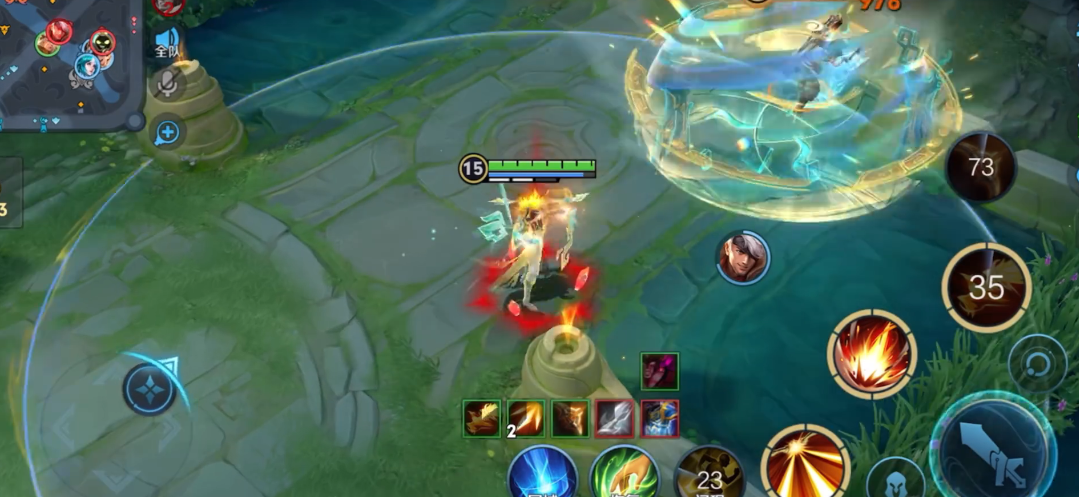Select the skill on 73-second cooldown
This screenshot has width=1079, height=497.
[x=980, y=167]
